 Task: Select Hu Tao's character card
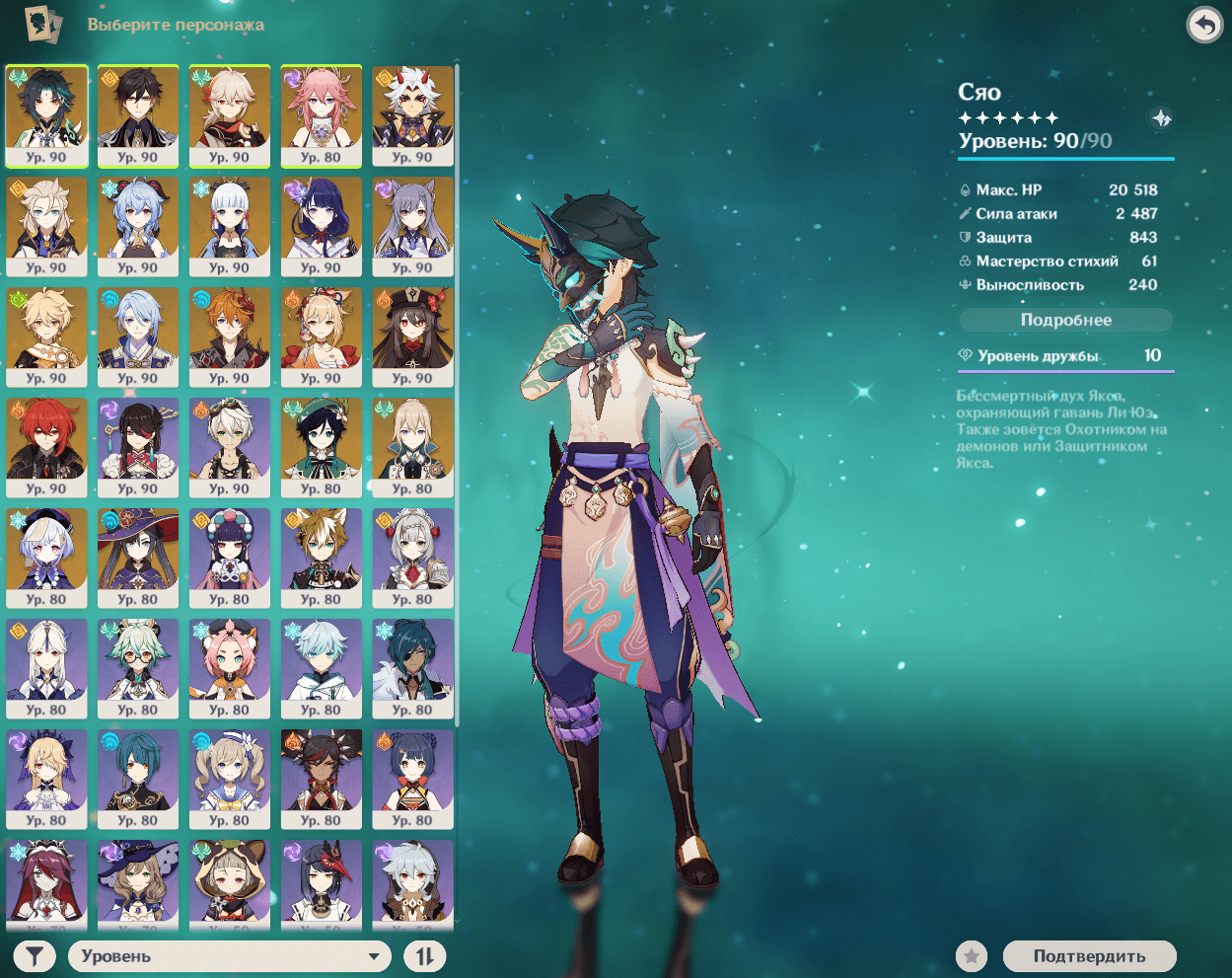tap(412, 337)
